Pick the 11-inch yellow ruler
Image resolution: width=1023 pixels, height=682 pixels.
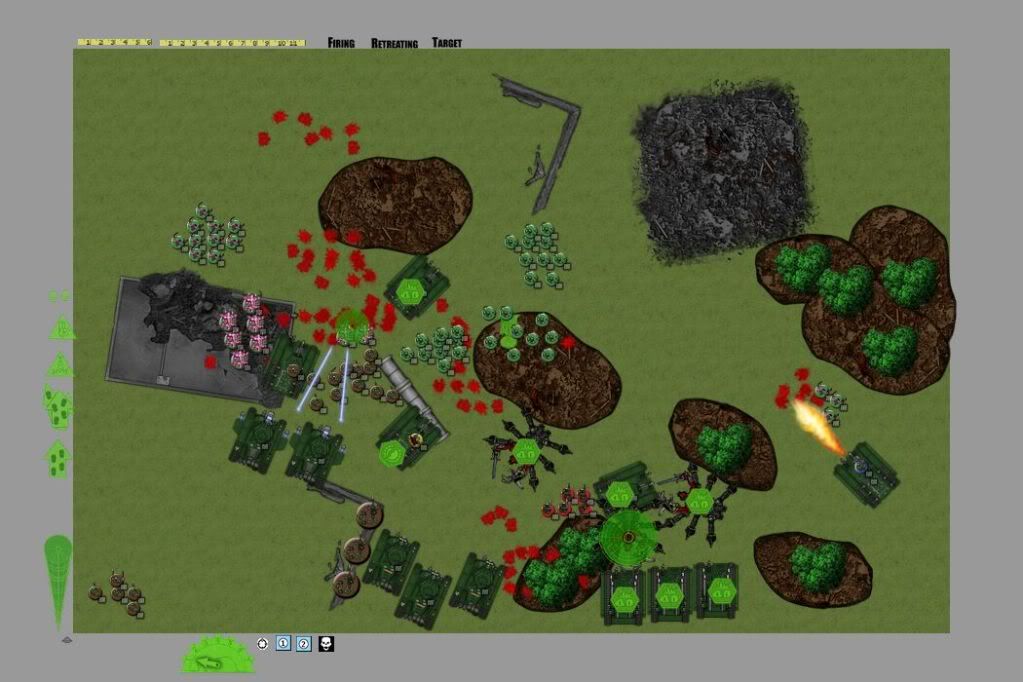click(232, 43)
